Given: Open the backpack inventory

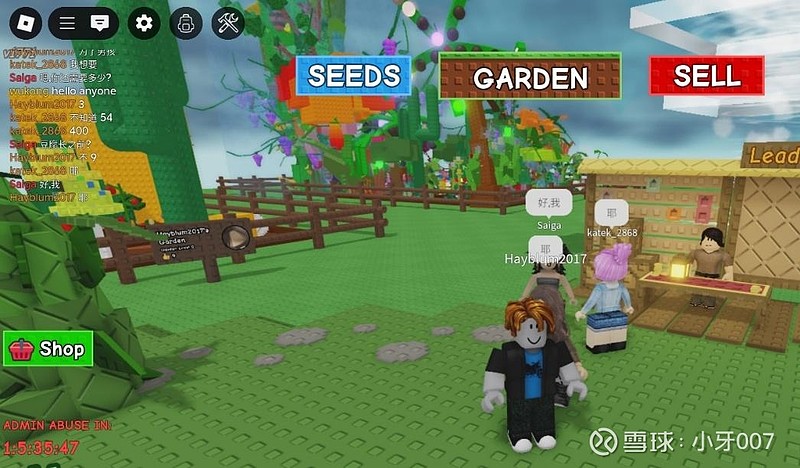Looking at the screenshot, I should click(x=185, y=22).
